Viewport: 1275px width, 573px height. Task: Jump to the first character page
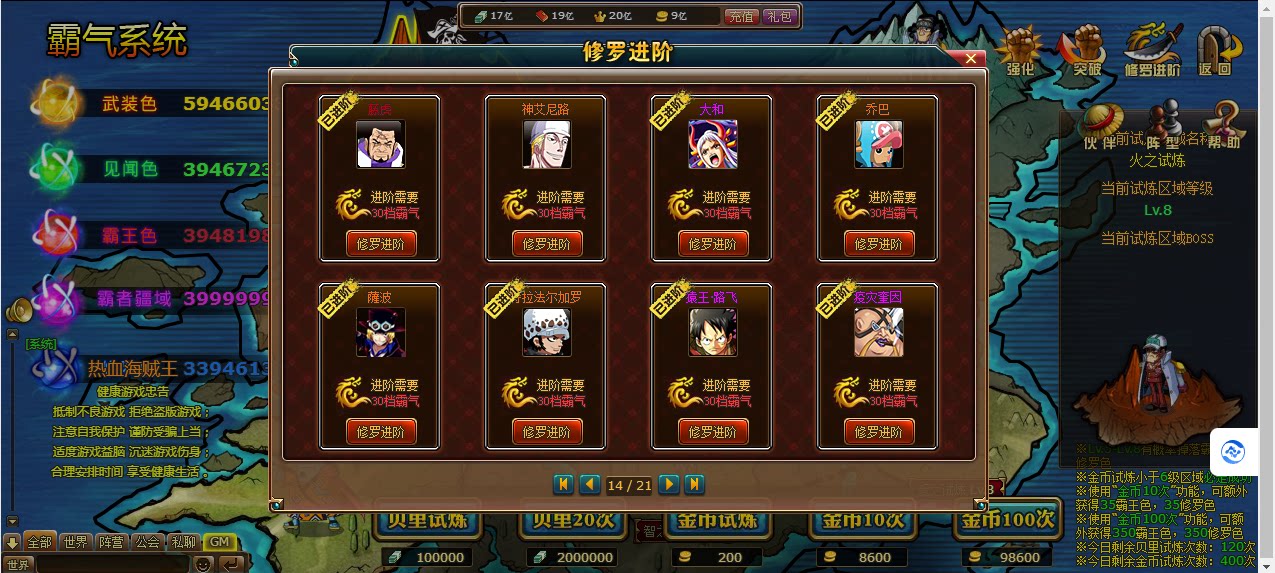pos(564,485)
